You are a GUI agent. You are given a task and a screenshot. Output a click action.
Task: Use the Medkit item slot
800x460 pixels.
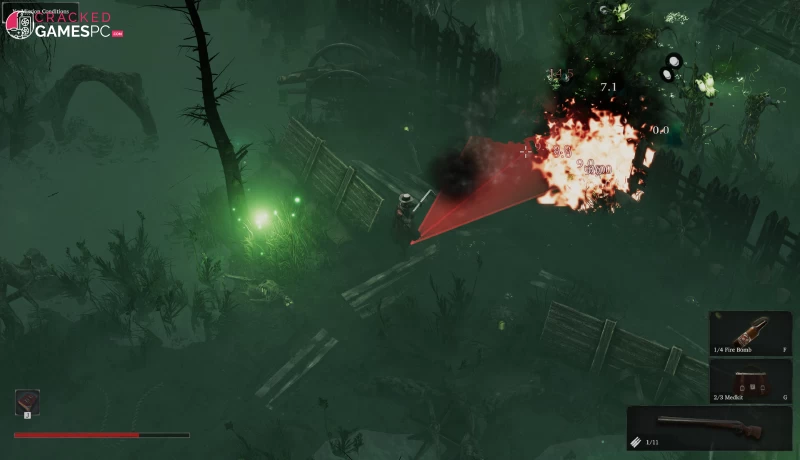750,382
